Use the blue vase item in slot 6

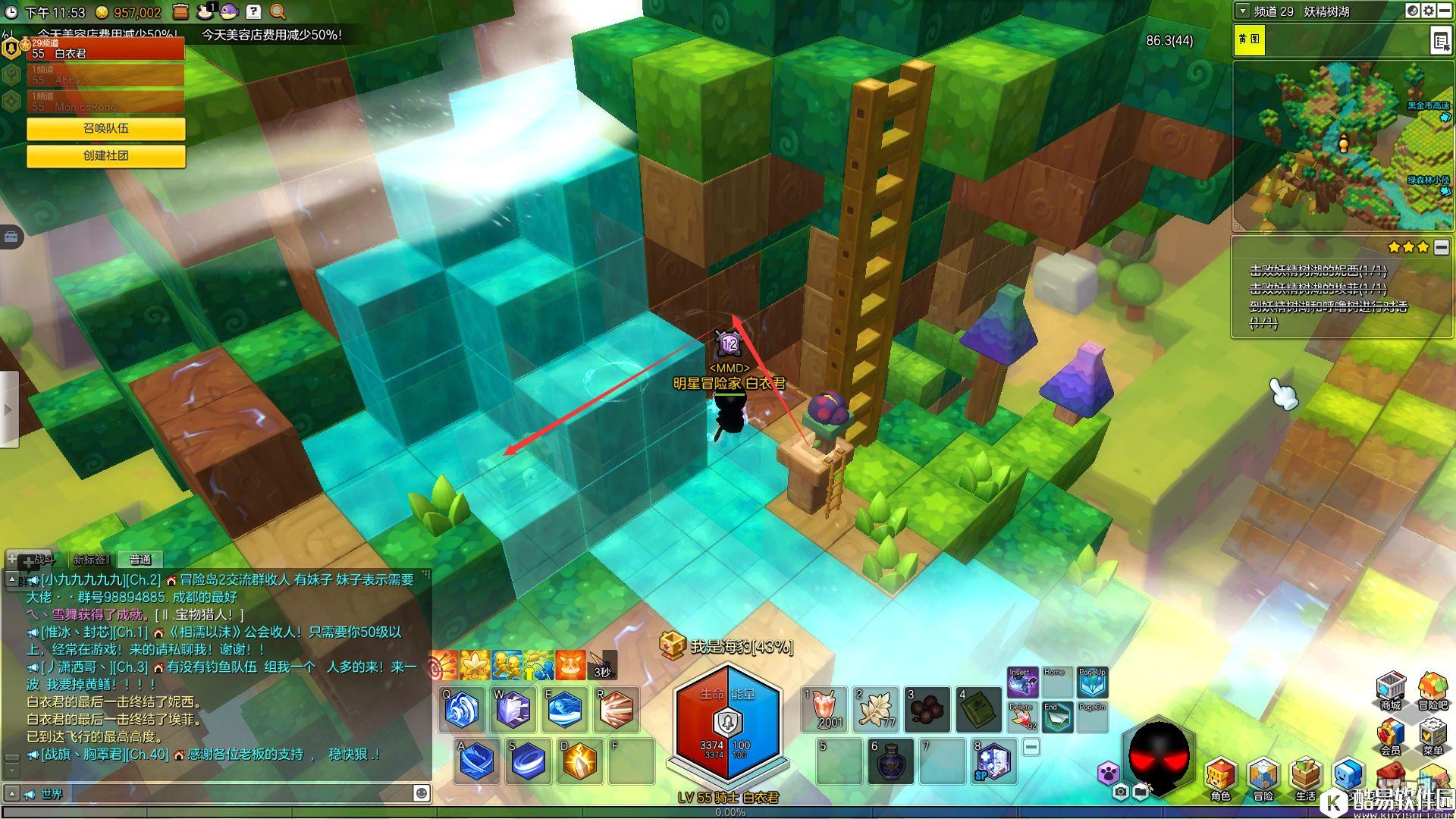click(890, 761)
